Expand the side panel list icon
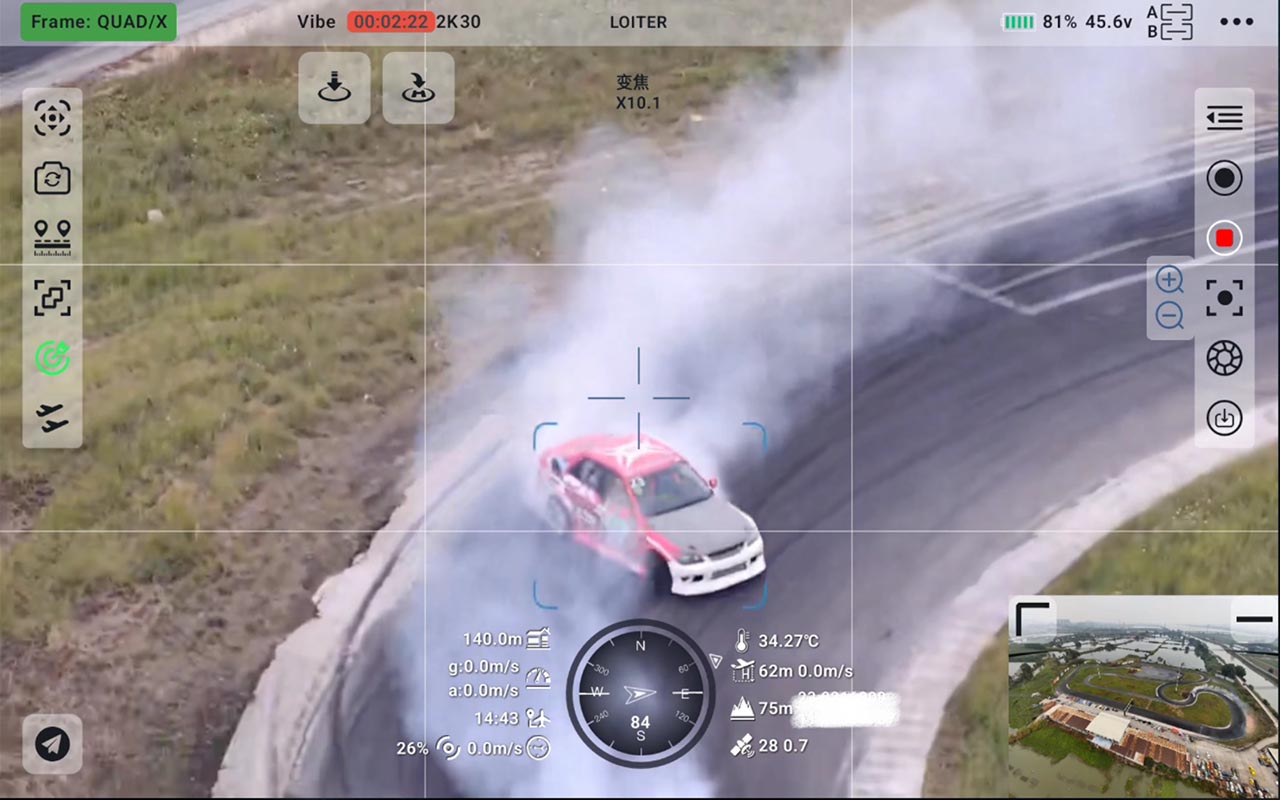 point(1224,118)
